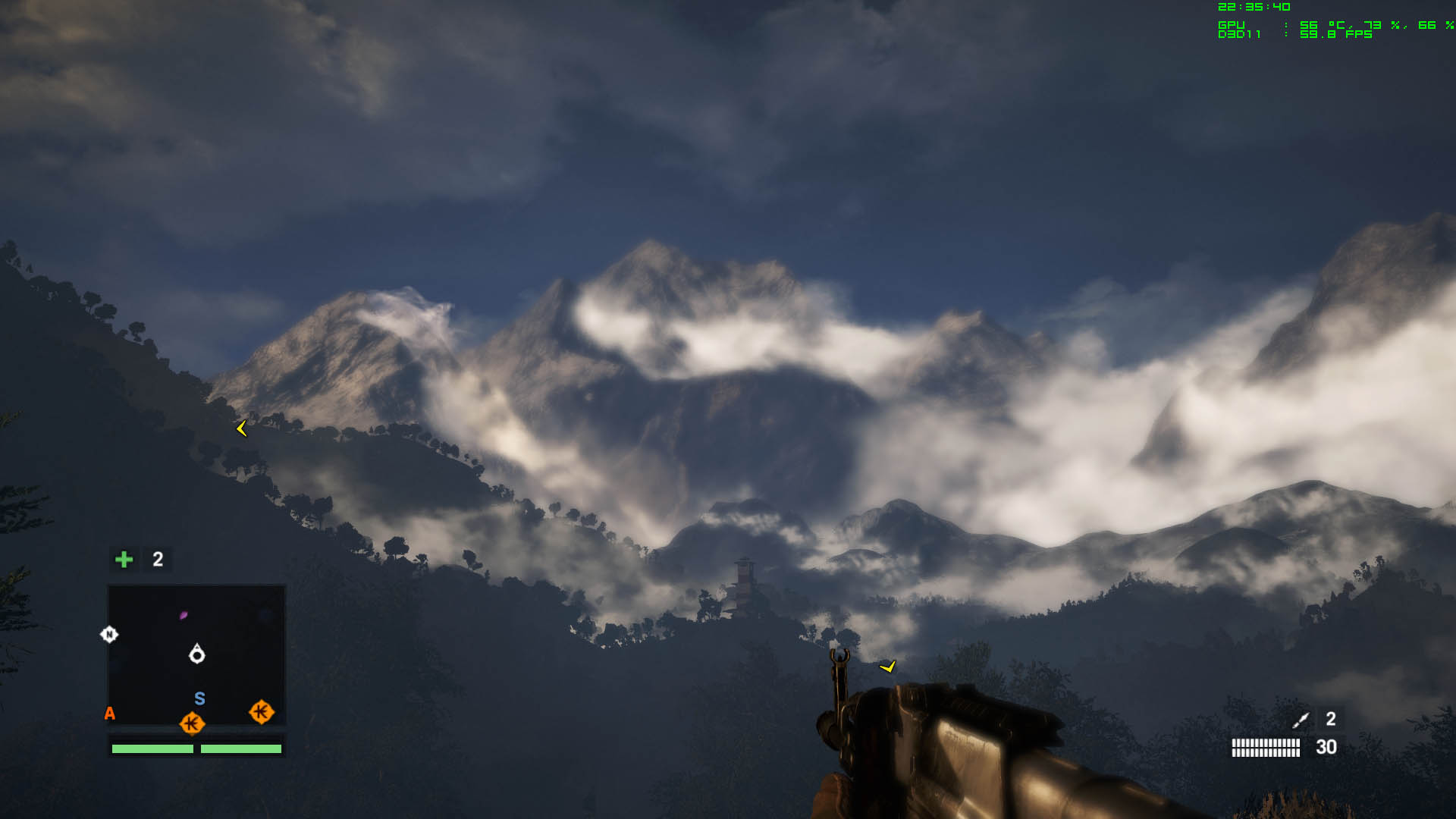Select the white player position marker on minimap

pyautogui.click(x=197, y=654)
